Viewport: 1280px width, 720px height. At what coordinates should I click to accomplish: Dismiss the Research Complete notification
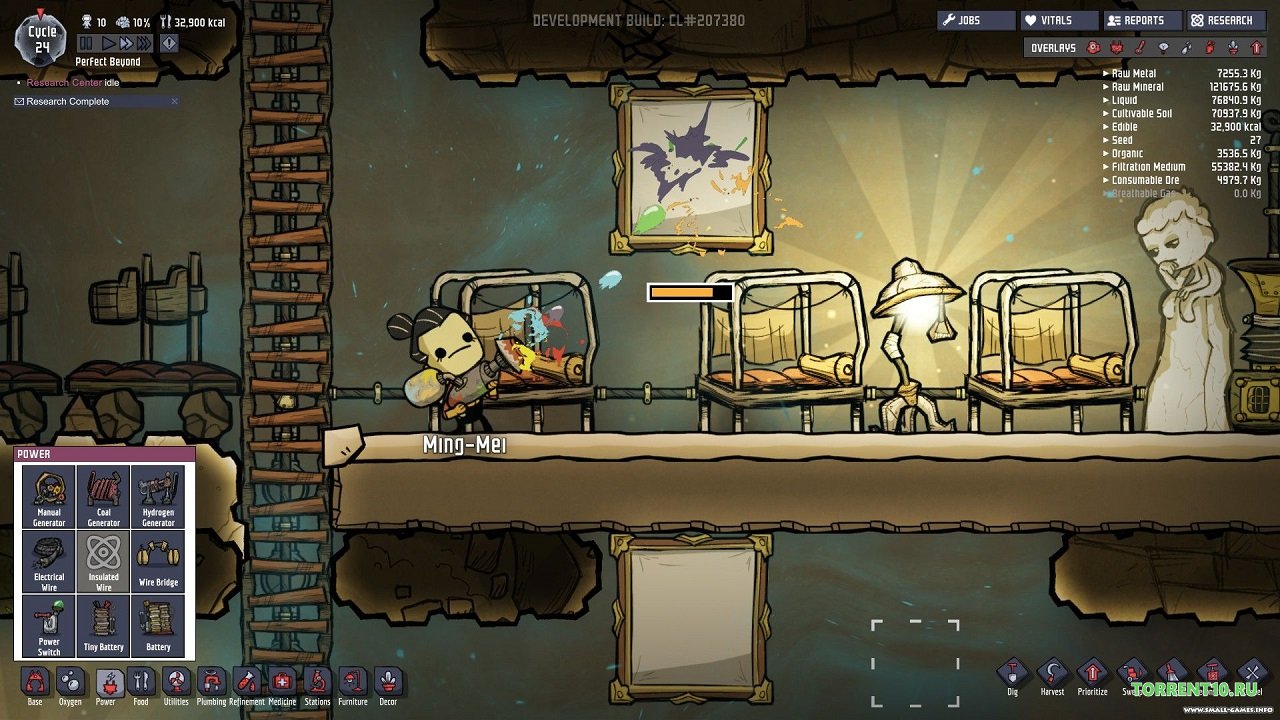point(175,101)
